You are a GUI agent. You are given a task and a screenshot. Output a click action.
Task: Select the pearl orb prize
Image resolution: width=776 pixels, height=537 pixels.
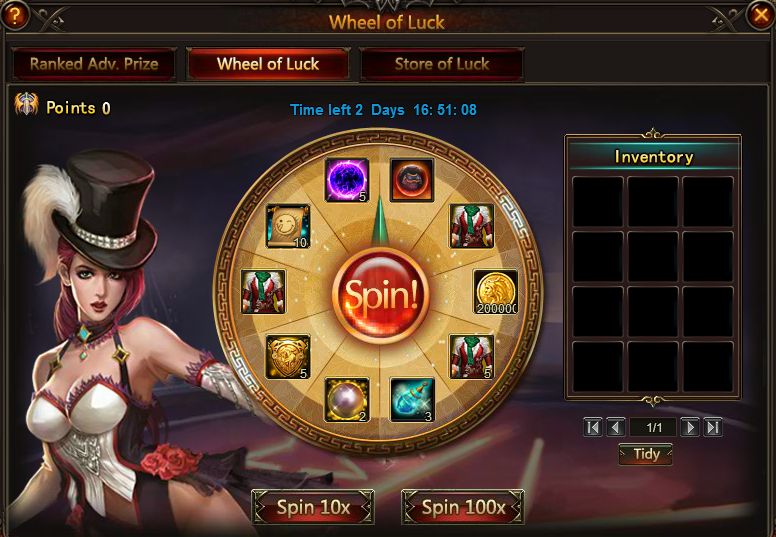347,400
